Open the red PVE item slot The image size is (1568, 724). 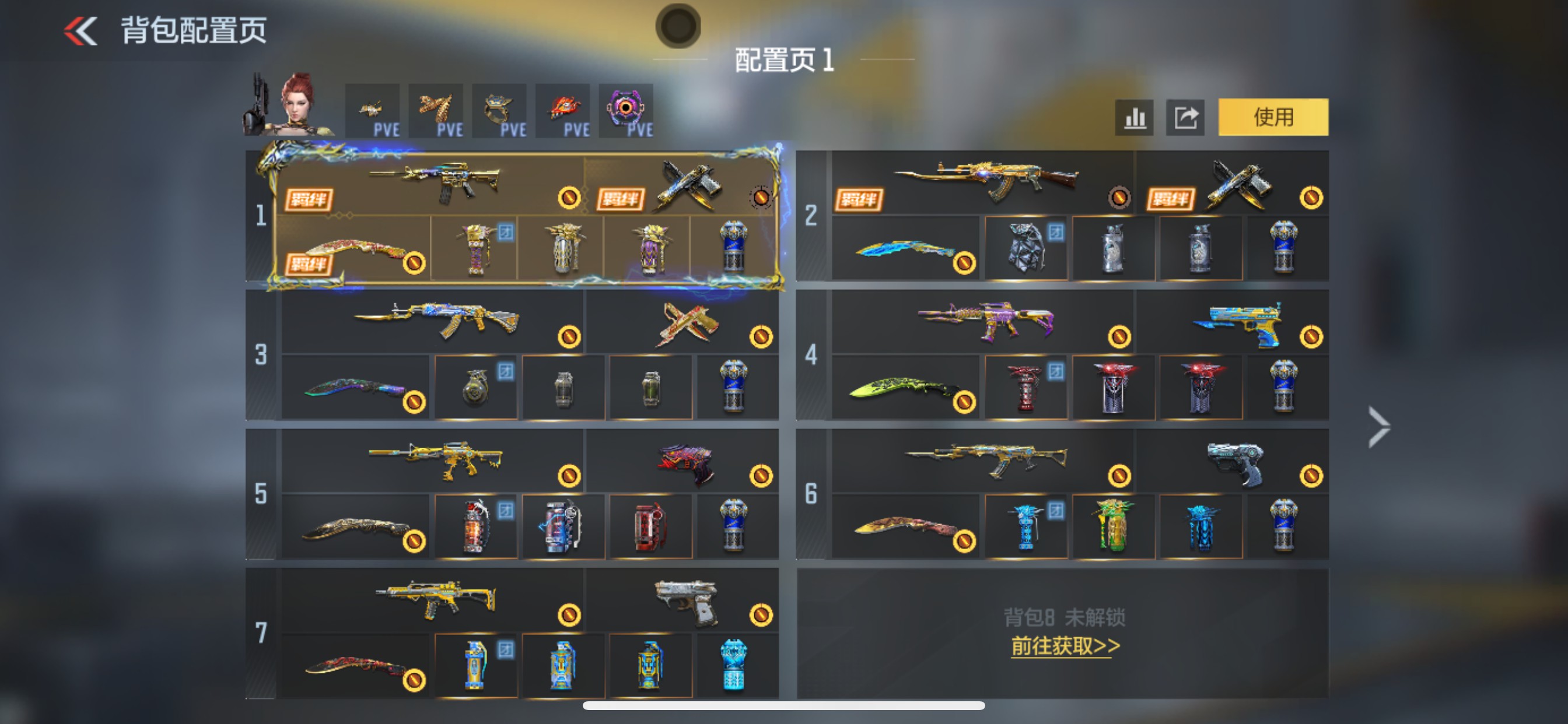coord(563,111)
